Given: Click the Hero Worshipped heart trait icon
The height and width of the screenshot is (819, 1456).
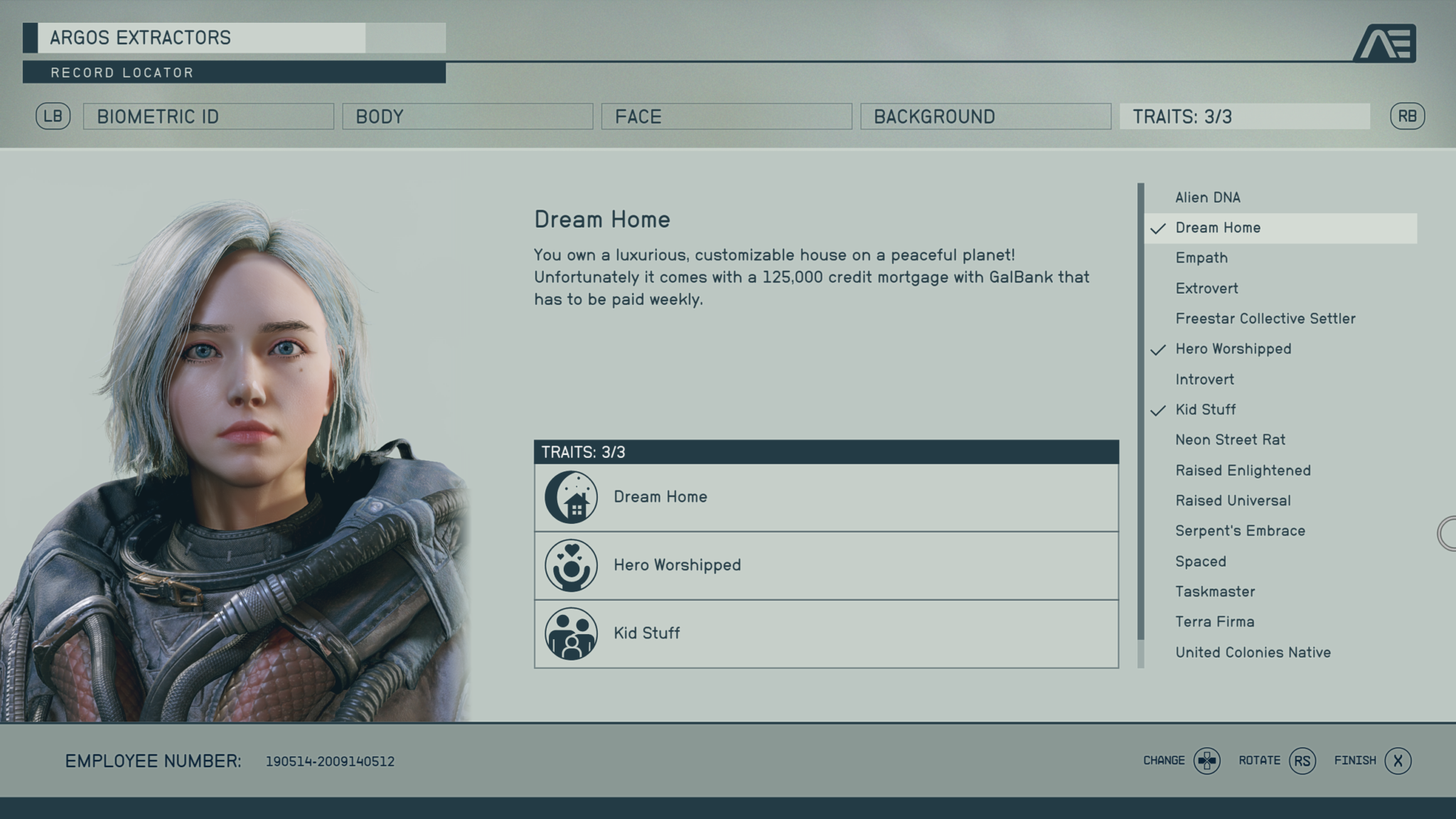Looking at the screenshot, I should click(571, 564).
